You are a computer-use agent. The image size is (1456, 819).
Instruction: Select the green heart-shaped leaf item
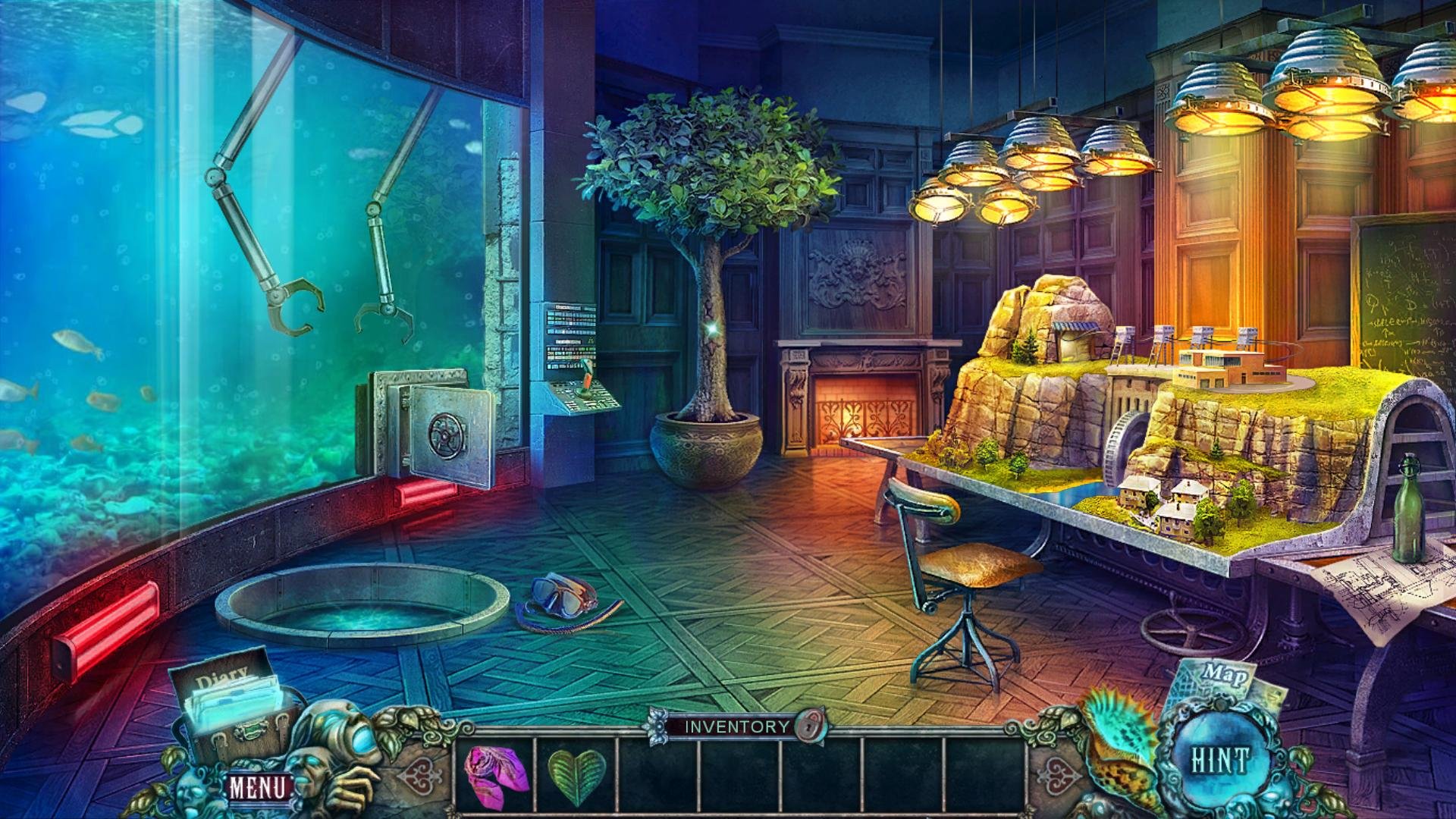pos(577,776)
